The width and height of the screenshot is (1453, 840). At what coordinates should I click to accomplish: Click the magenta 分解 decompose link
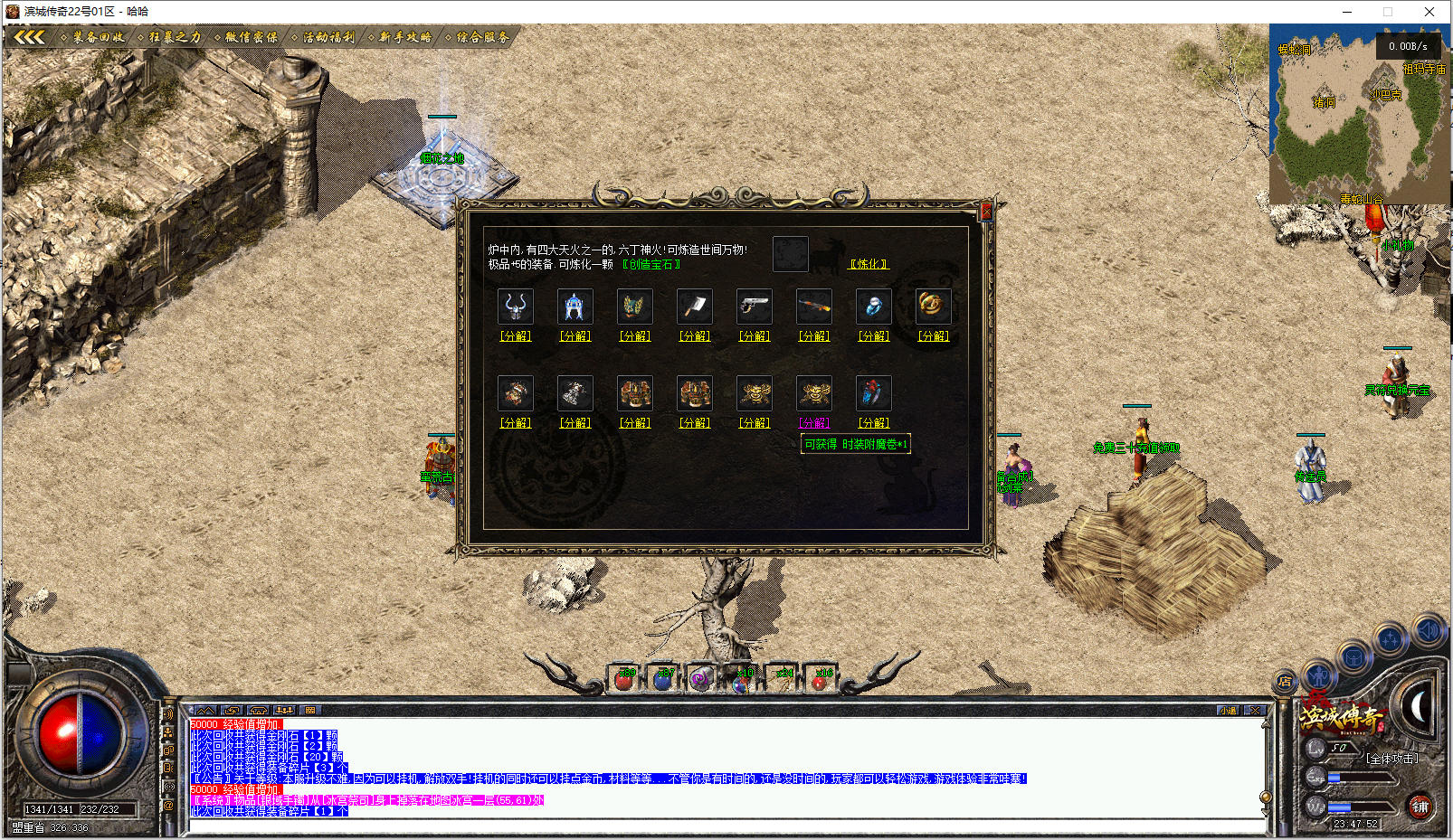click(x=813, y=422)
